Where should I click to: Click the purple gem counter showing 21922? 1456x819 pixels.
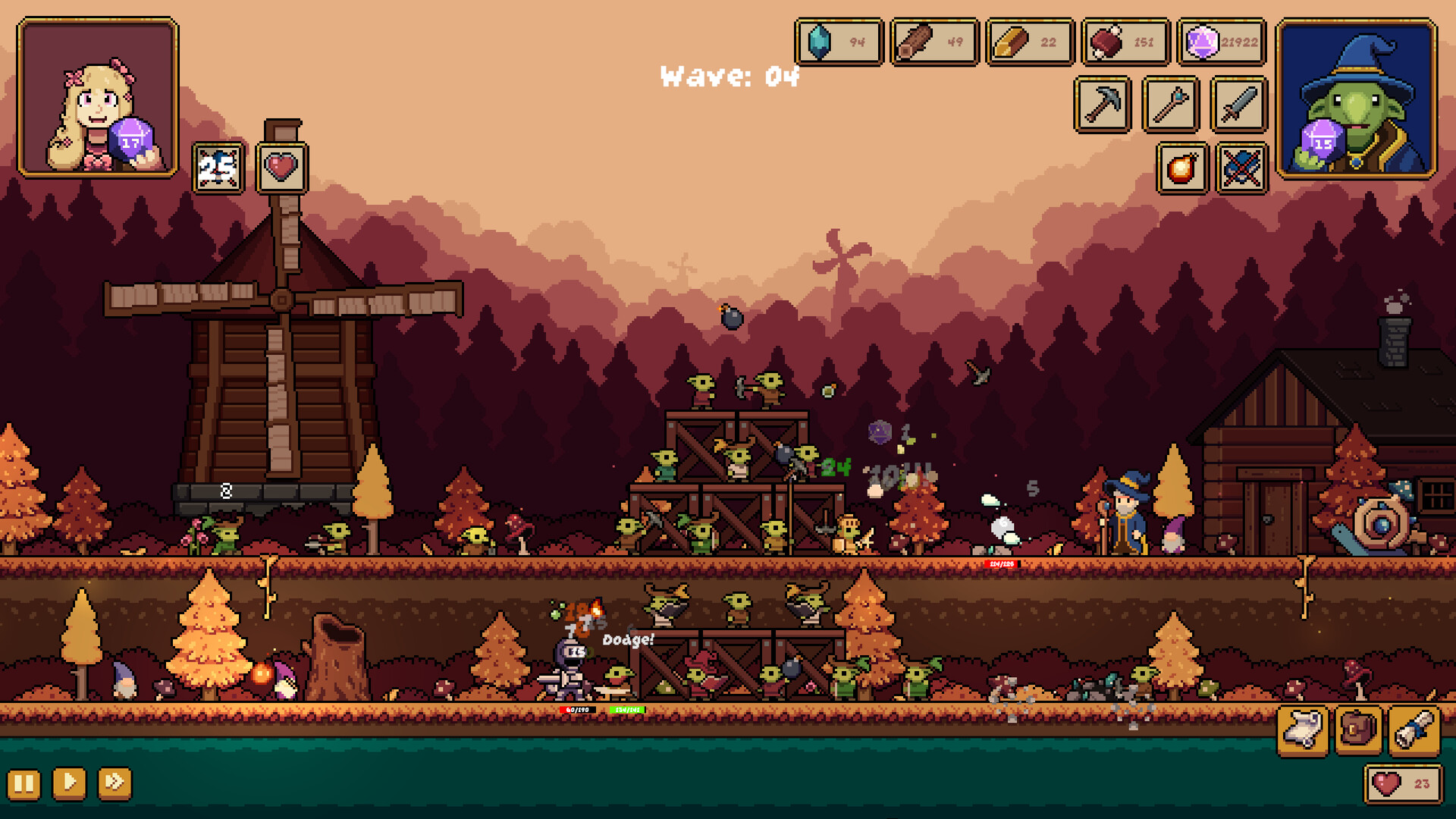1219,42
